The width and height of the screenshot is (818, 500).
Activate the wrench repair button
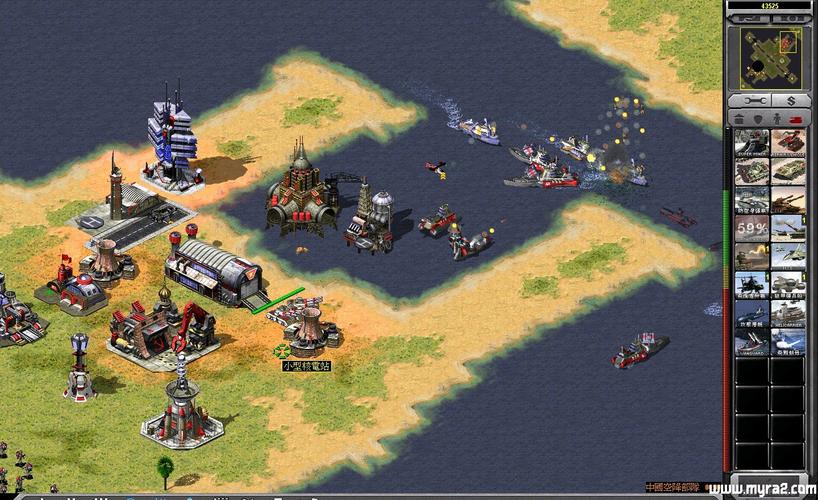[753, 101]
